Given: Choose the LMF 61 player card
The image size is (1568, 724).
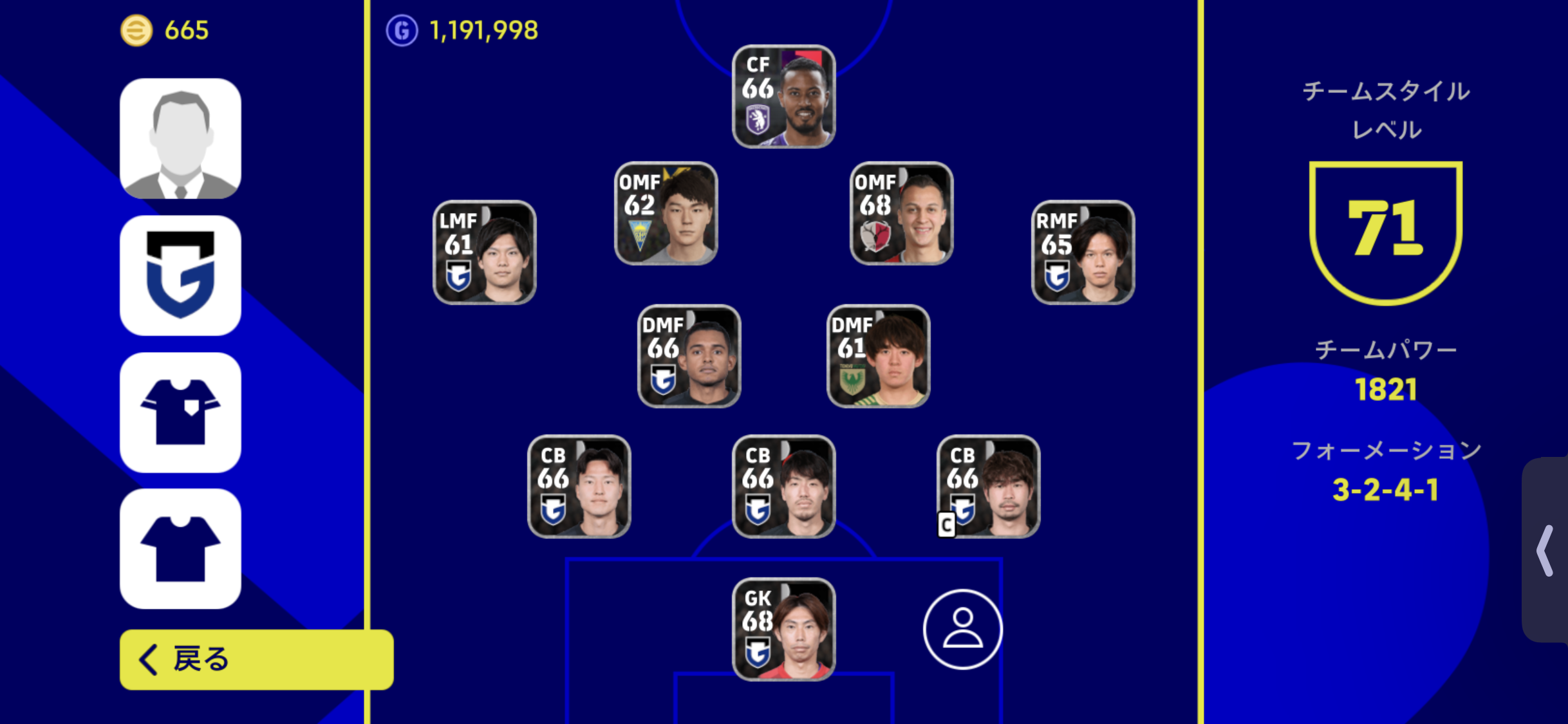Looking at the screenshot, I should click(x=484, y=252).
